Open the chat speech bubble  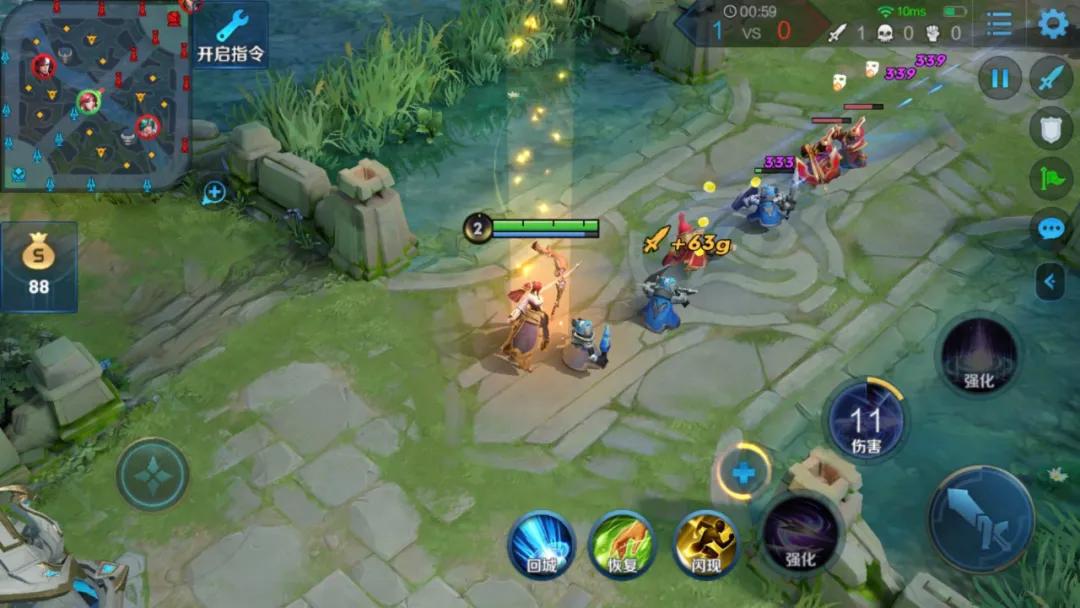pos(1051,229)
